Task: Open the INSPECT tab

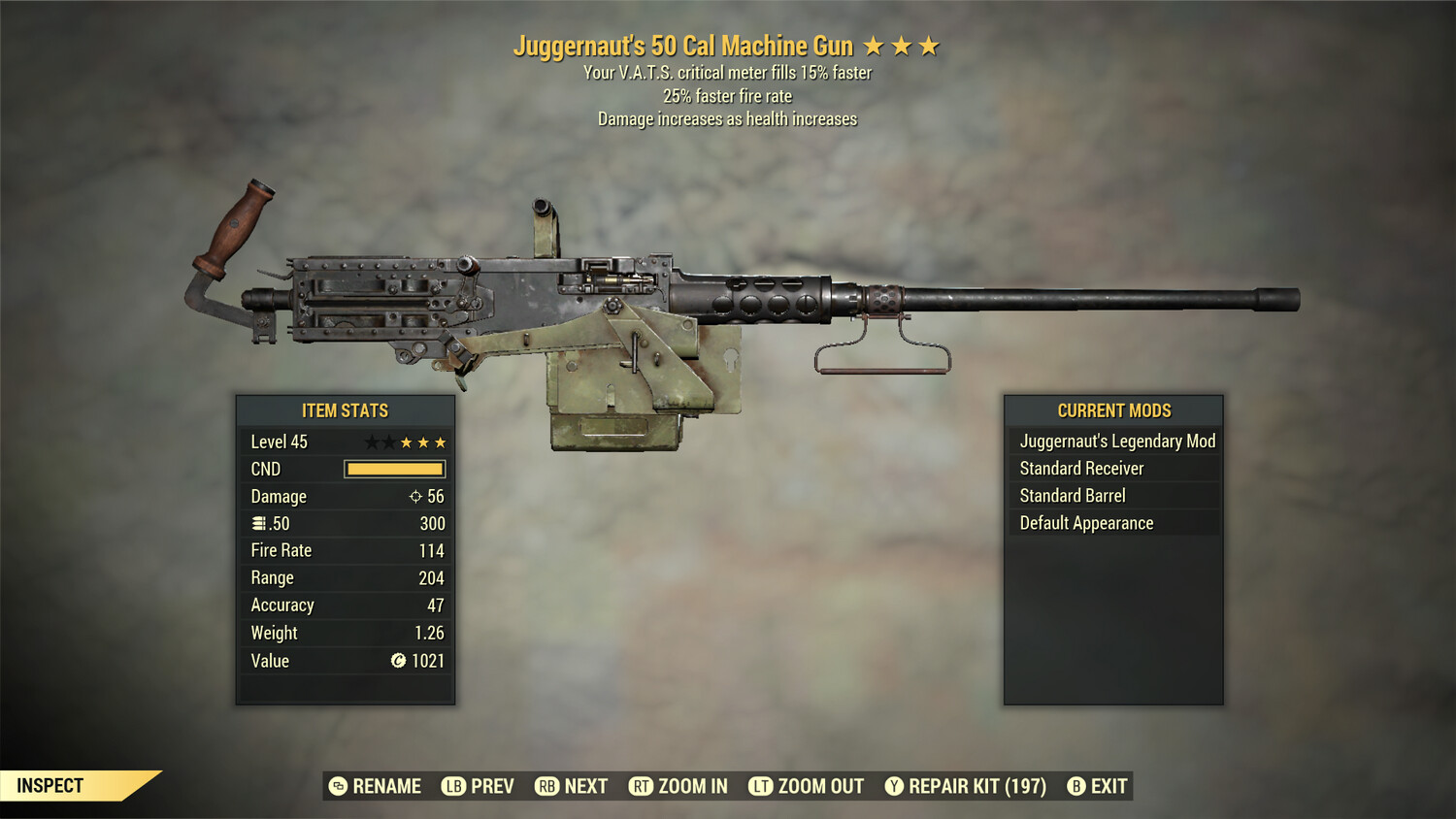Action: coord(50,786)
